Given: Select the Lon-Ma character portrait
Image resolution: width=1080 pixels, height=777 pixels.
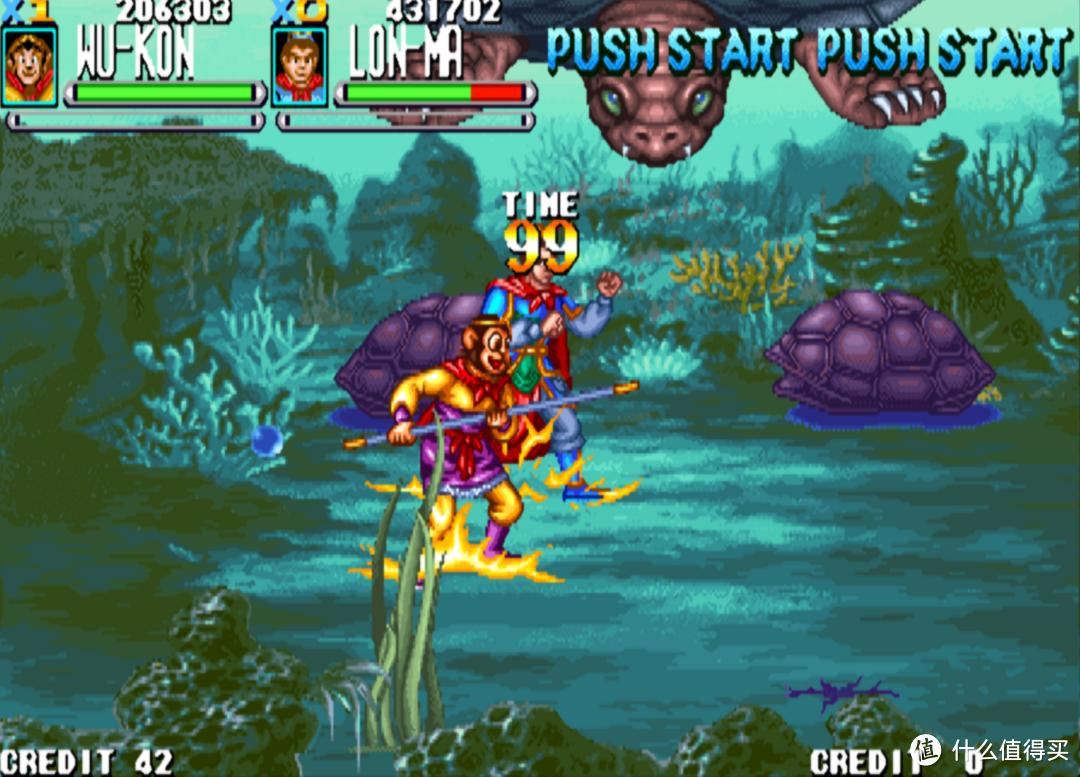Looking at the screenshot, I should tap(299, 66).
